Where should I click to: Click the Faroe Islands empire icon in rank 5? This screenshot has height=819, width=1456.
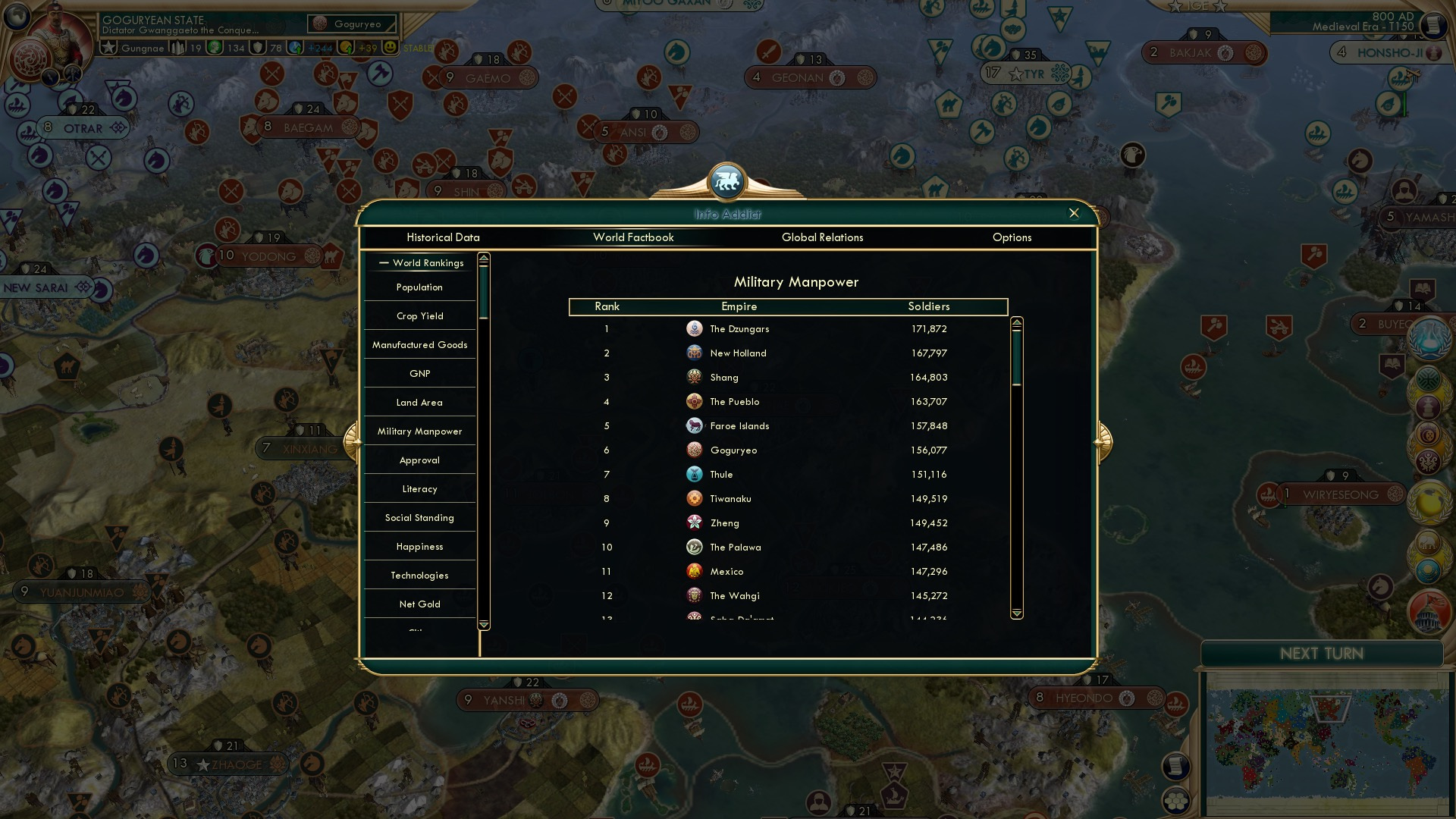point(695,425)
